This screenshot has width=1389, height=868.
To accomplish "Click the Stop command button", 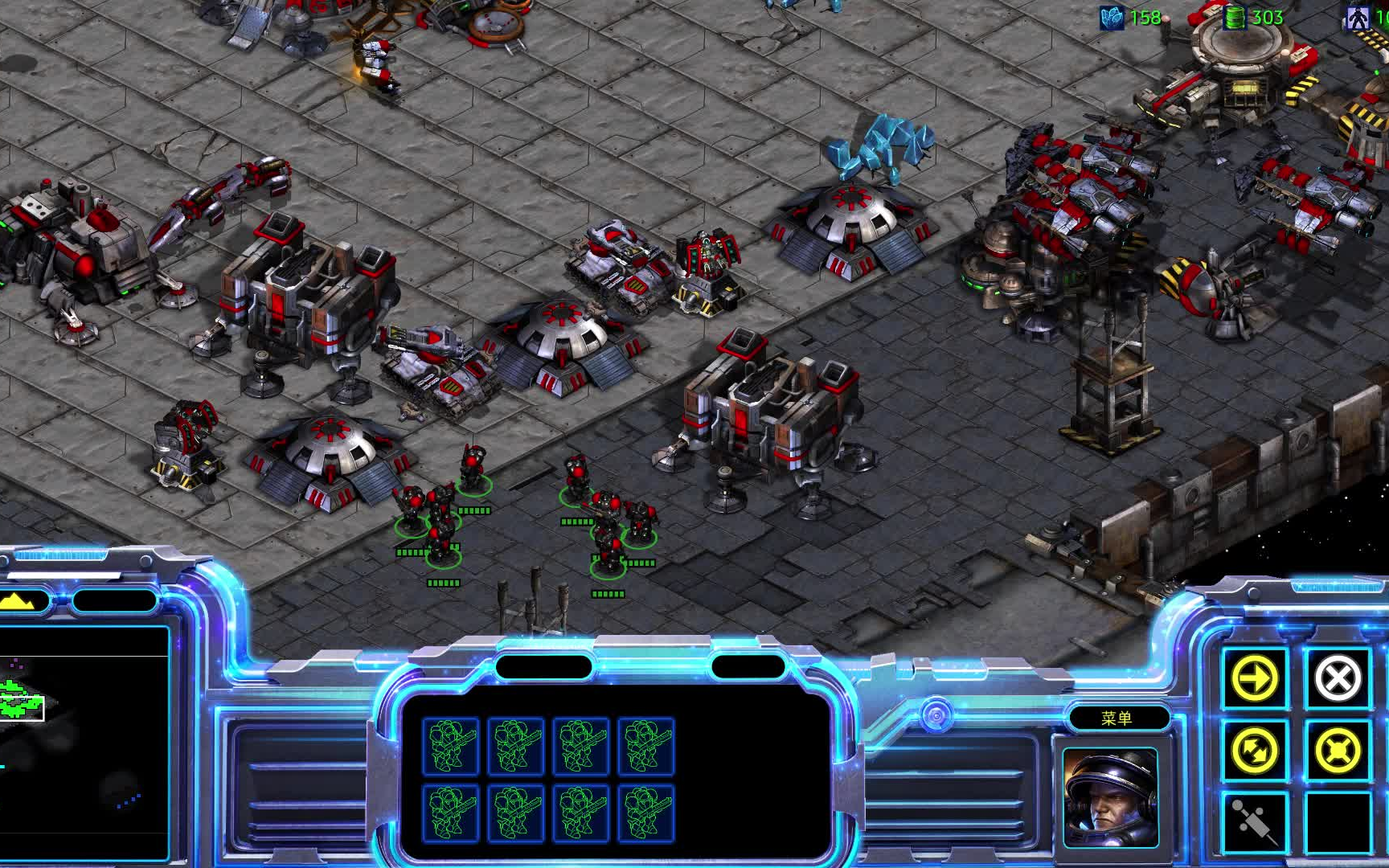I will (x=1338, y=678).
